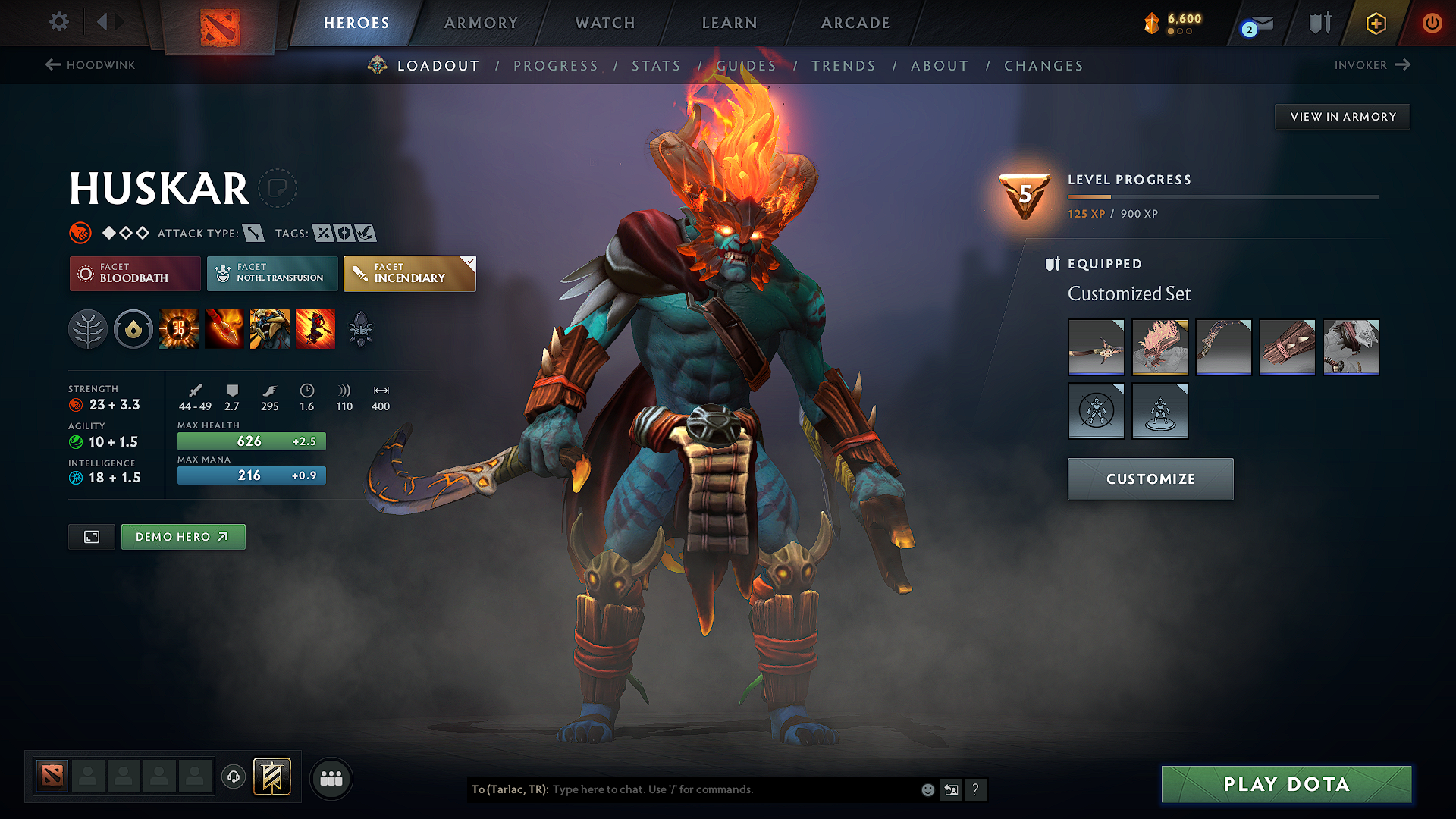Launch Demo Hero mode
Viewport: 1456px width, 819px height.
(183, 537)
